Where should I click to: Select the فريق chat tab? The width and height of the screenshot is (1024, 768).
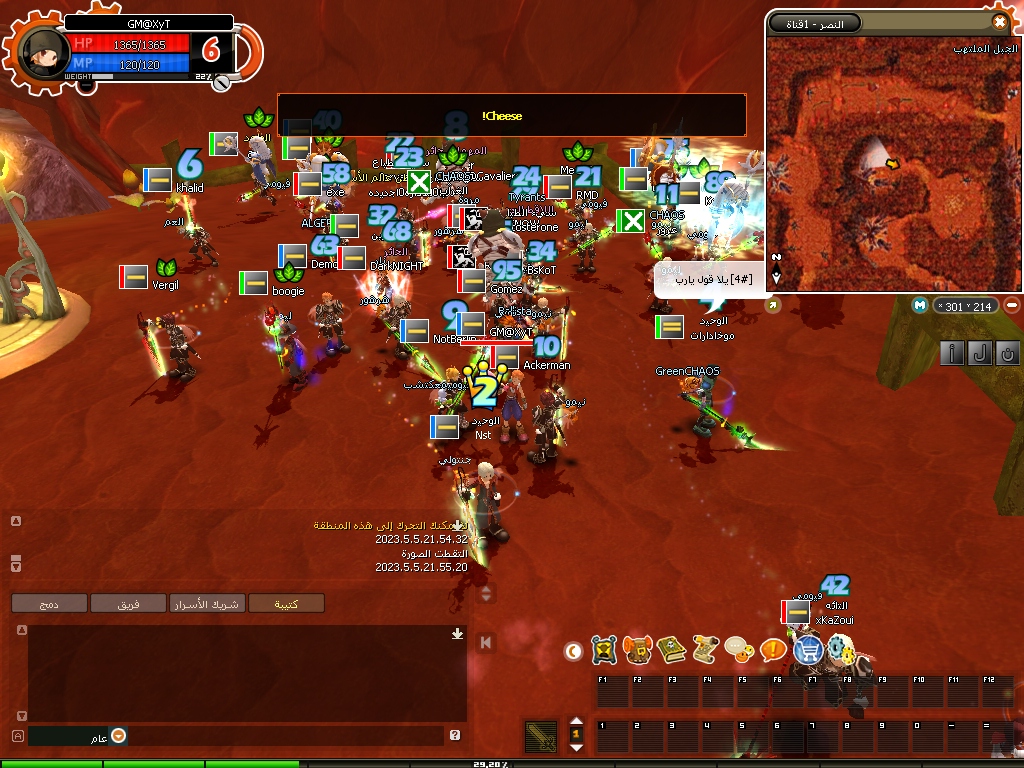pos(128,603)
